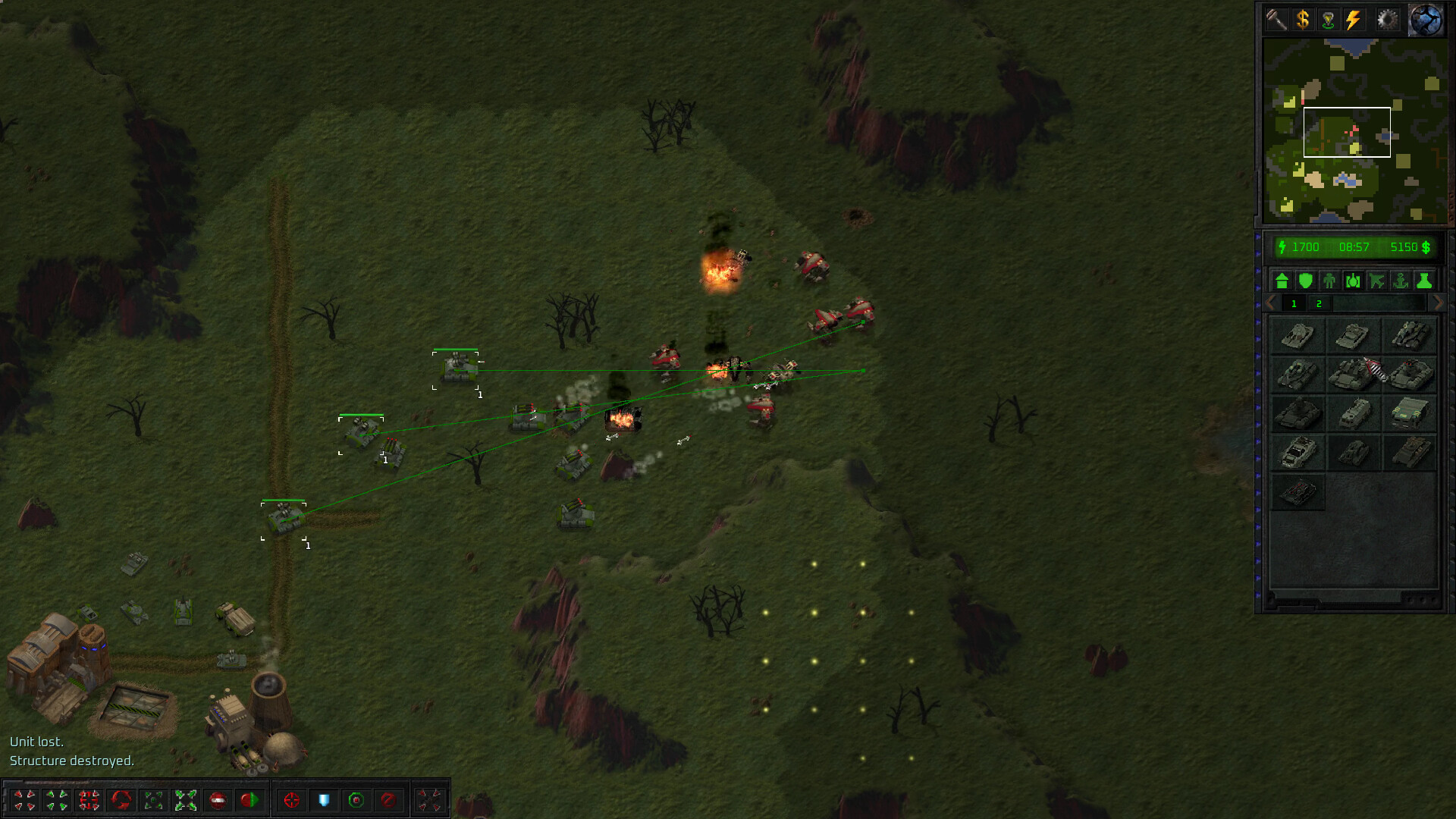Select the attack-move crosshair icon on bottom bar
This screenshot has width=1456, height=819.
(x=291, y=800)
